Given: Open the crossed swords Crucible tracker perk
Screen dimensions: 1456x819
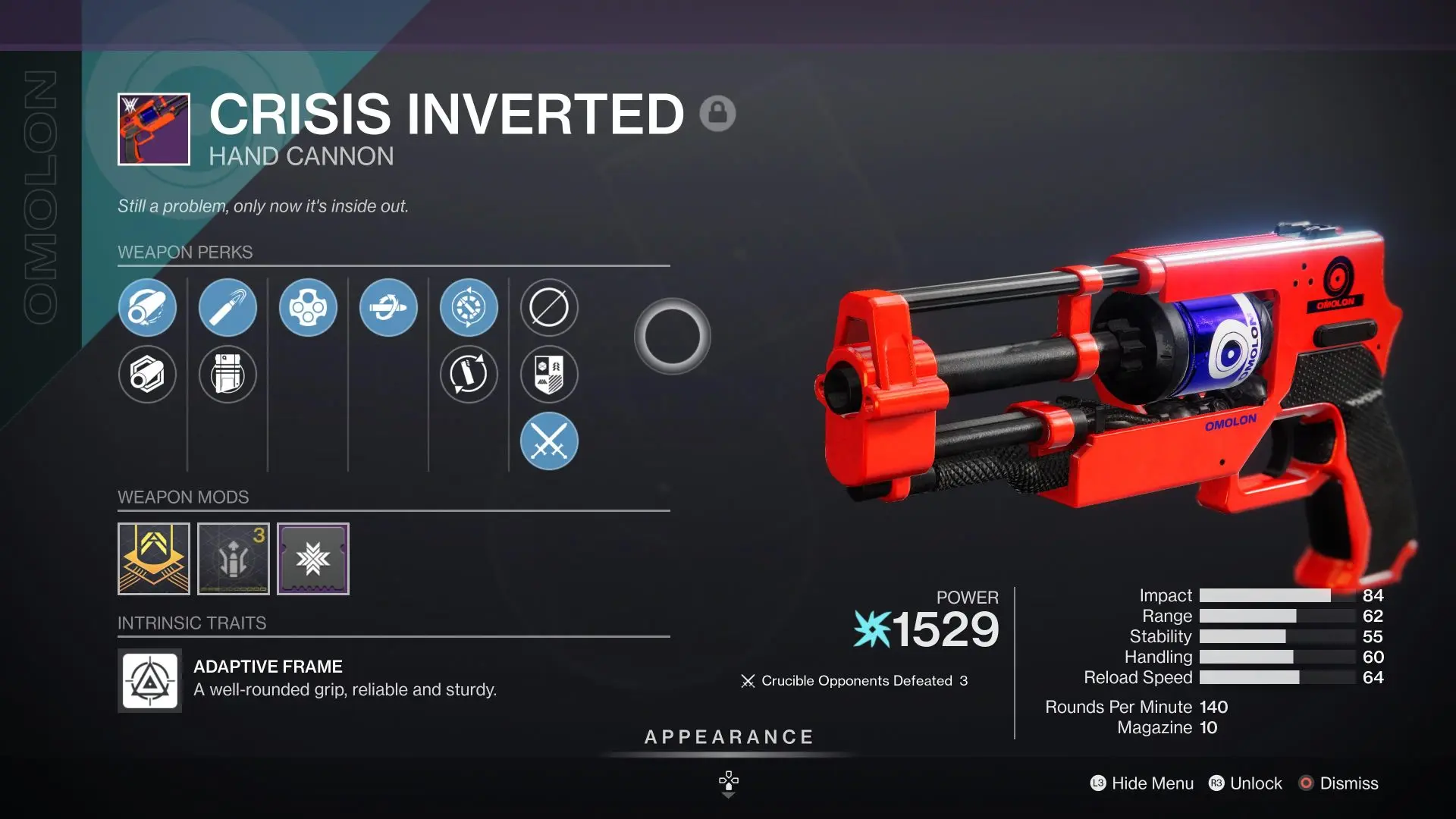Looking at the screenshot, I should [x=549, y=441].
